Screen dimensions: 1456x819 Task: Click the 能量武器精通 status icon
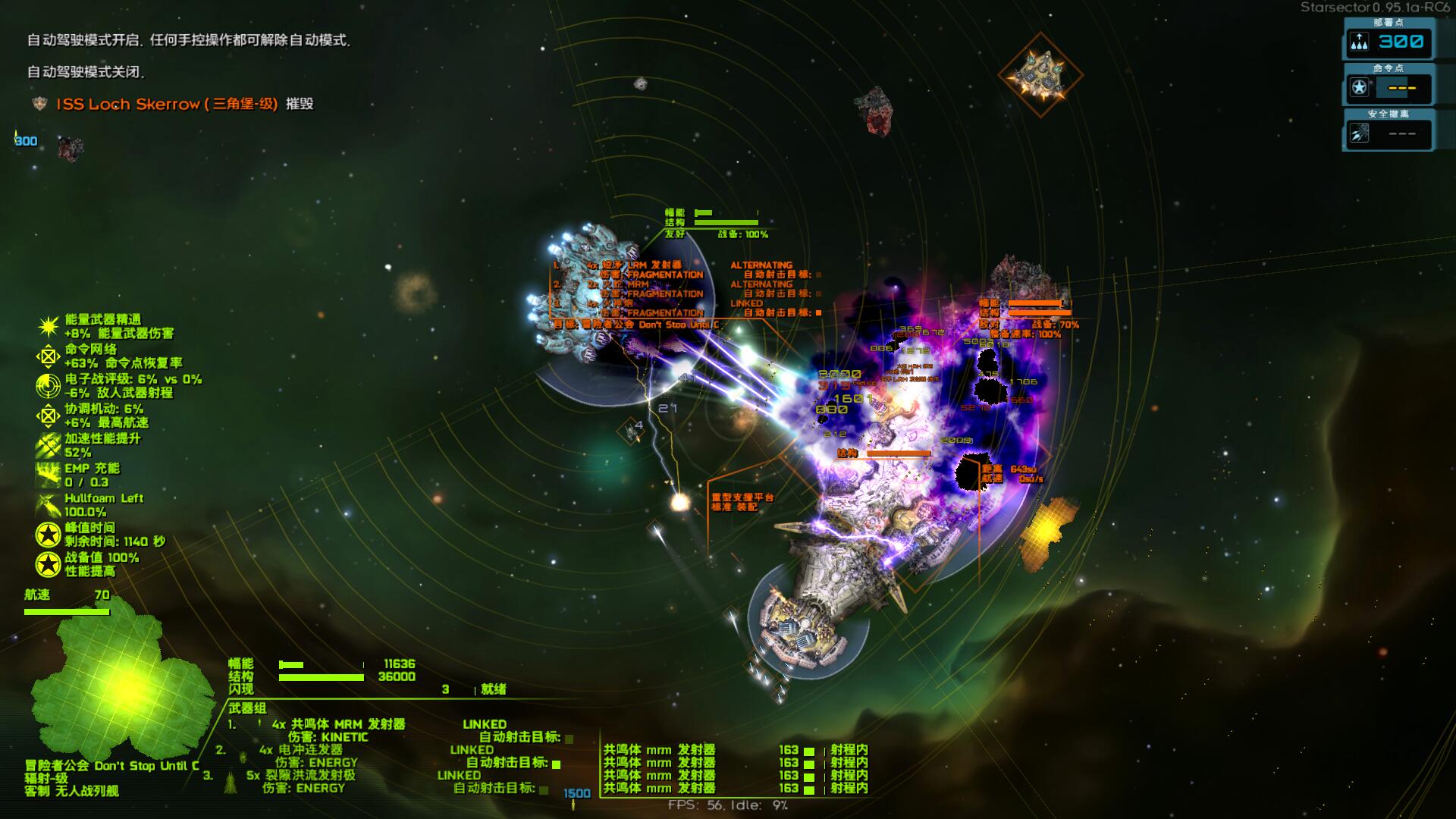point(49,327)
